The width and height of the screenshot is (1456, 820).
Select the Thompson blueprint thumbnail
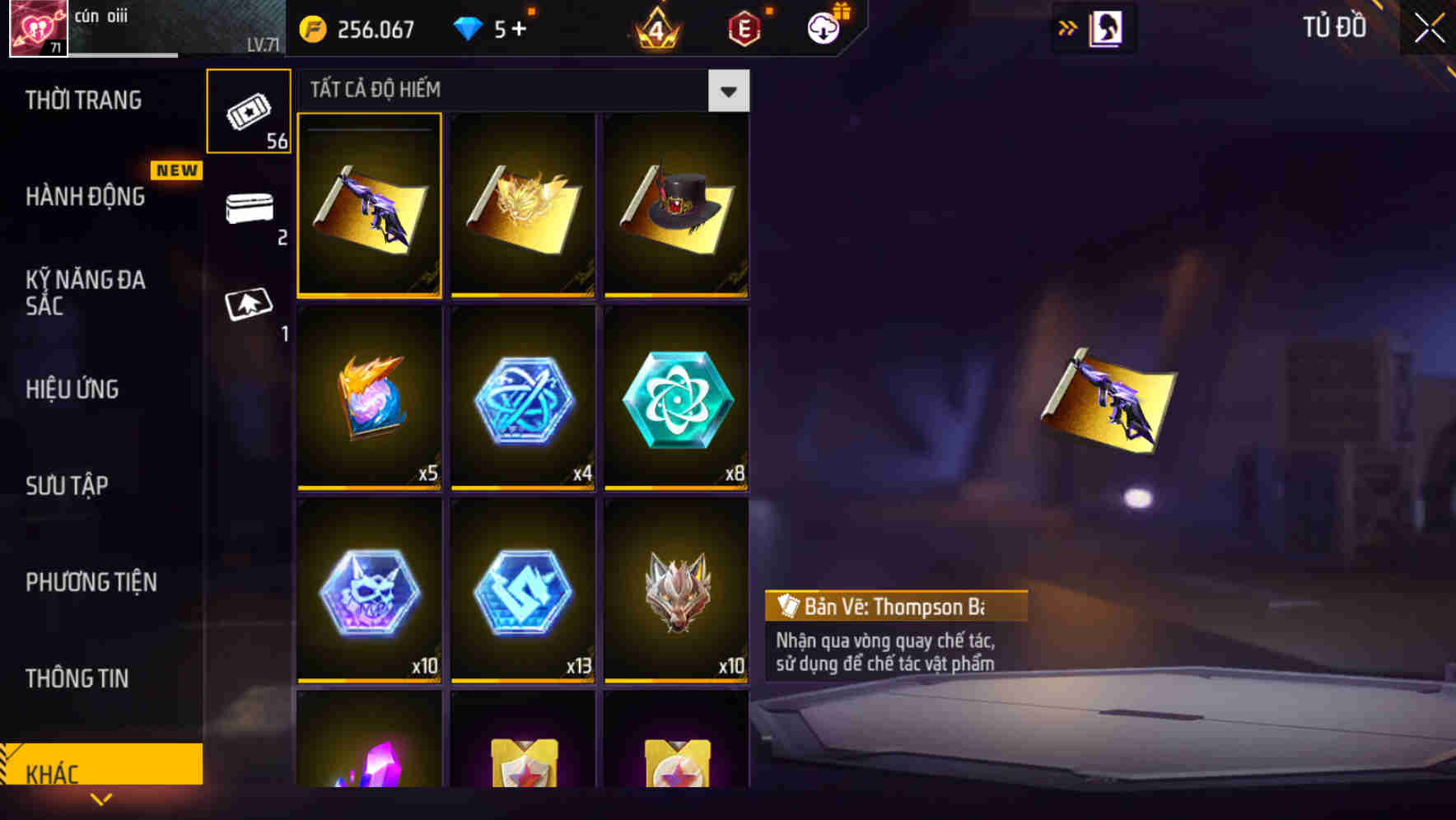pos(370,205)
